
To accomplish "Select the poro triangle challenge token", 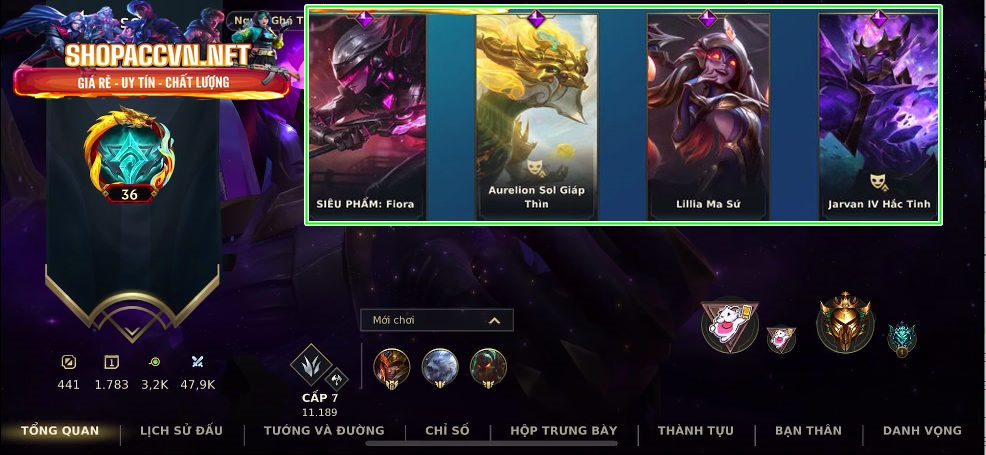I will click(729, 326).
